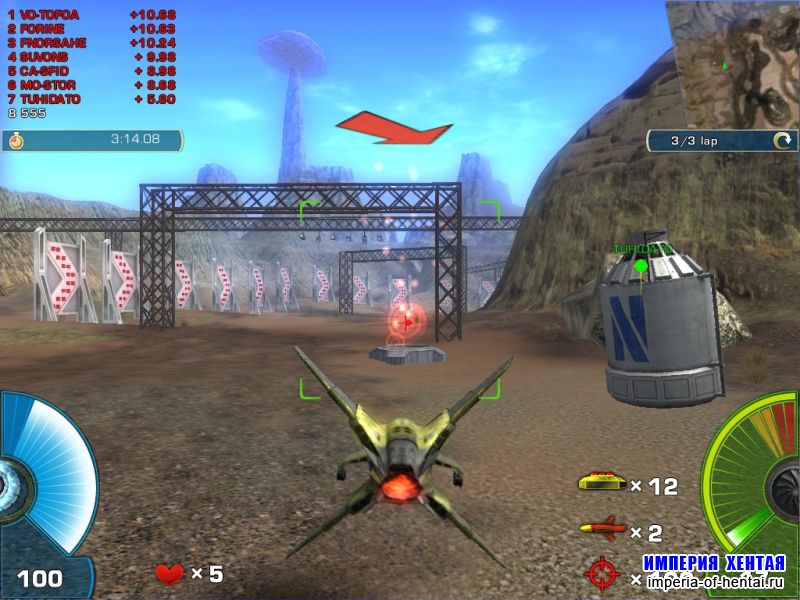
Task: Open the imperia-of-hentai.ru watermark link
Action: [x=715, y=580]
